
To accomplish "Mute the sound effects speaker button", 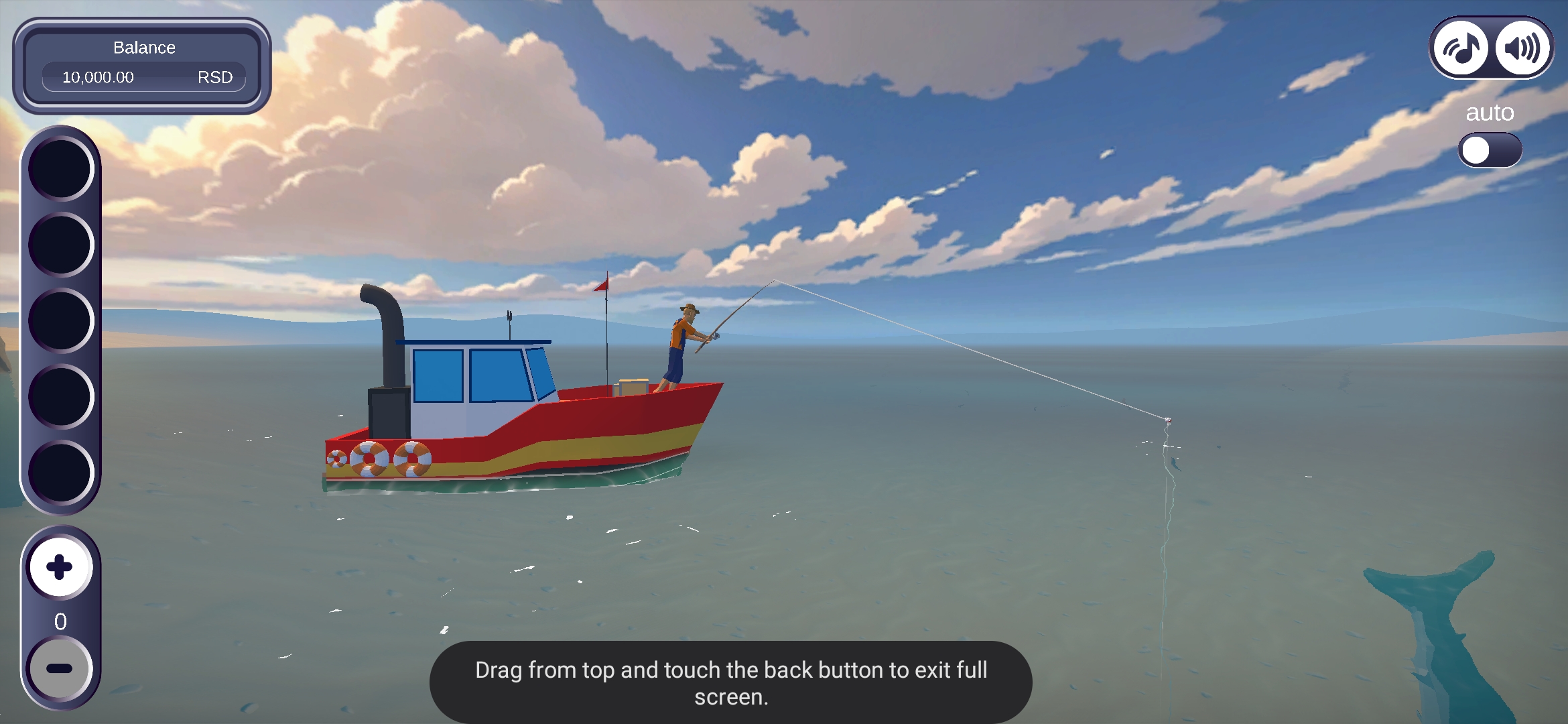I will (1522, 48).
